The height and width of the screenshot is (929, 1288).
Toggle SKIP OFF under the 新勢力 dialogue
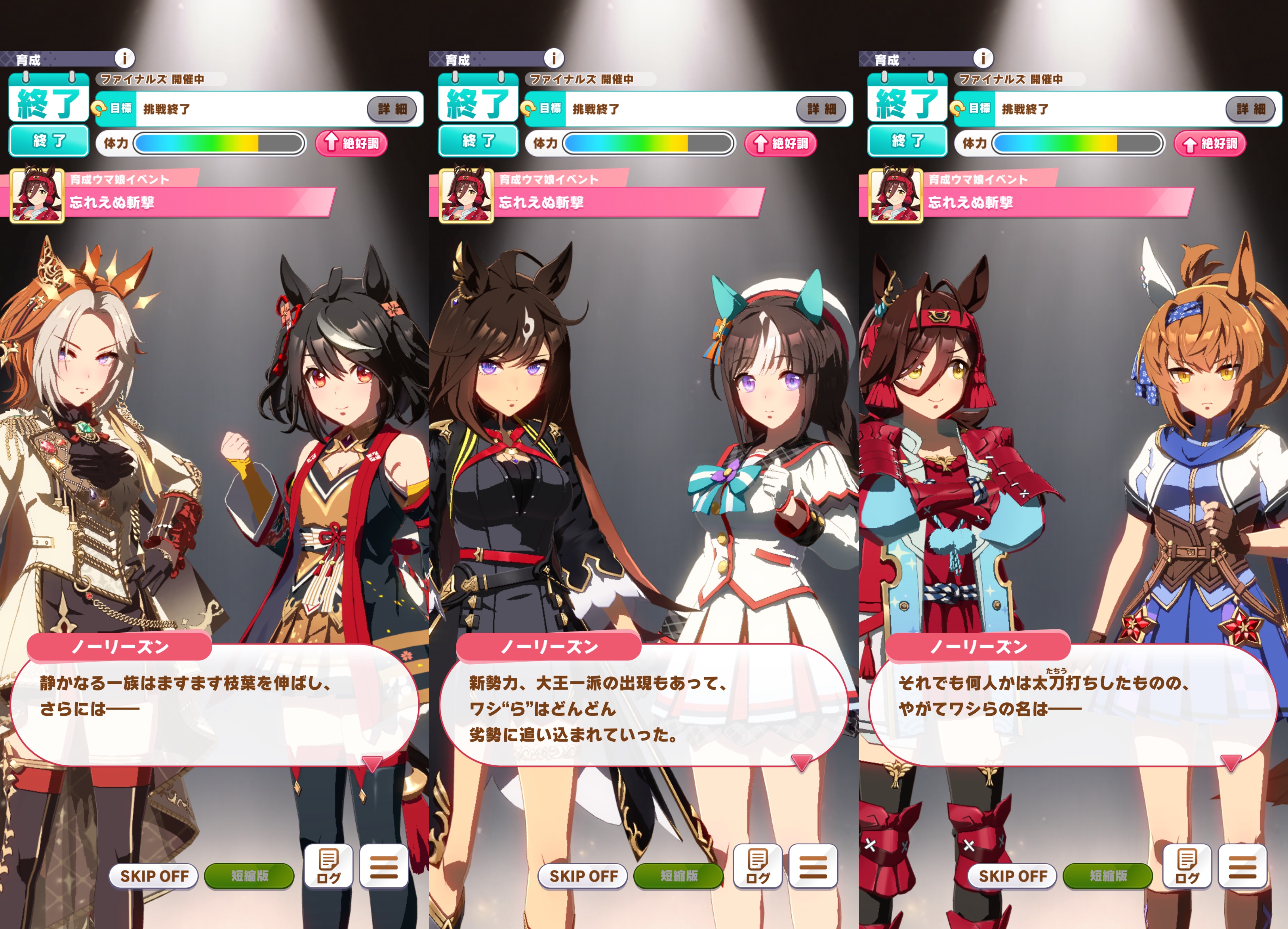click(x=583, y=875)
